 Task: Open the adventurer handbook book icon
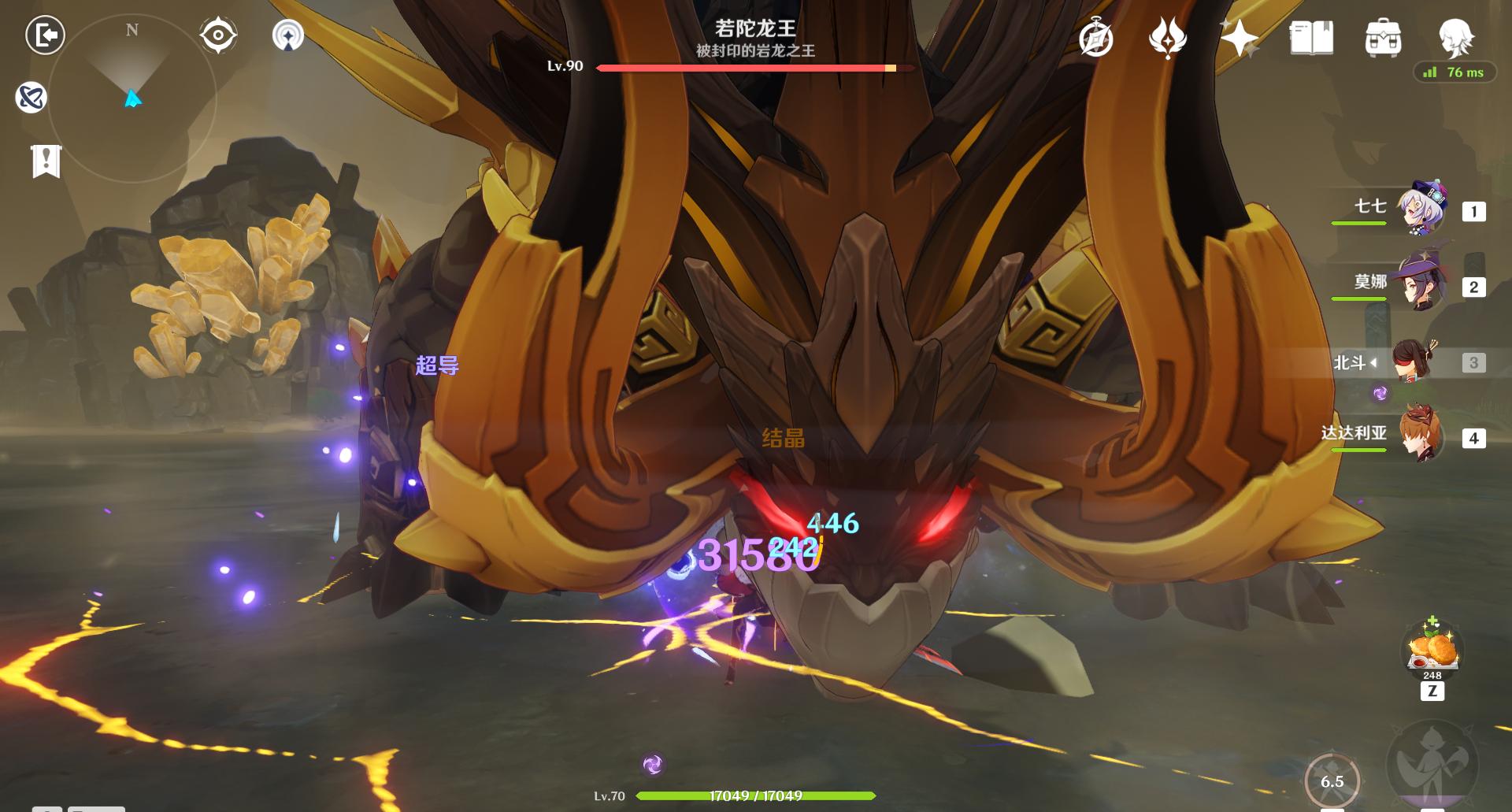click(1311, 38)
